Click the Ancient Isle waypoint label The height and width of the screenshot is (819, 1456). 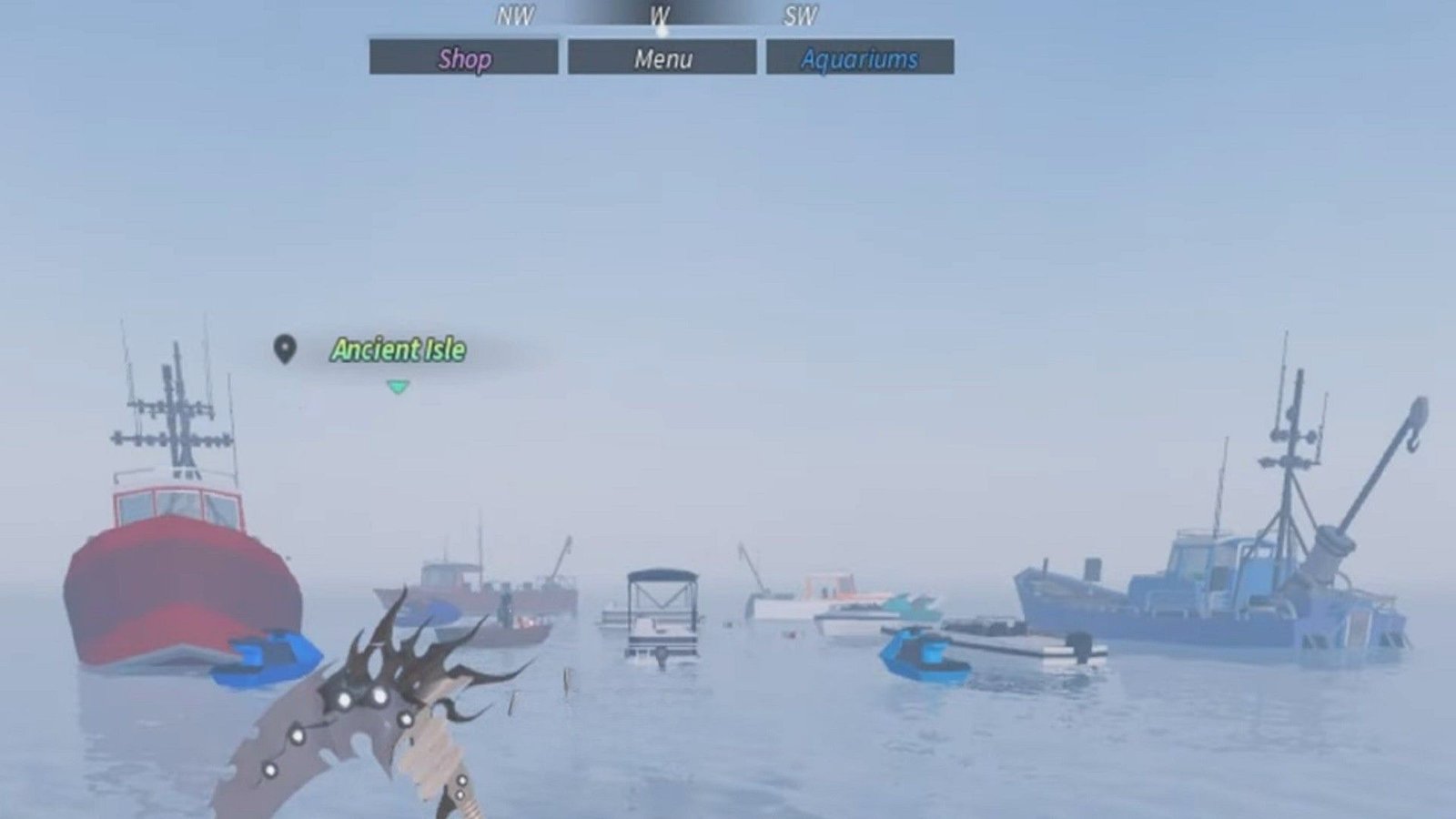[x=399, y=348]
